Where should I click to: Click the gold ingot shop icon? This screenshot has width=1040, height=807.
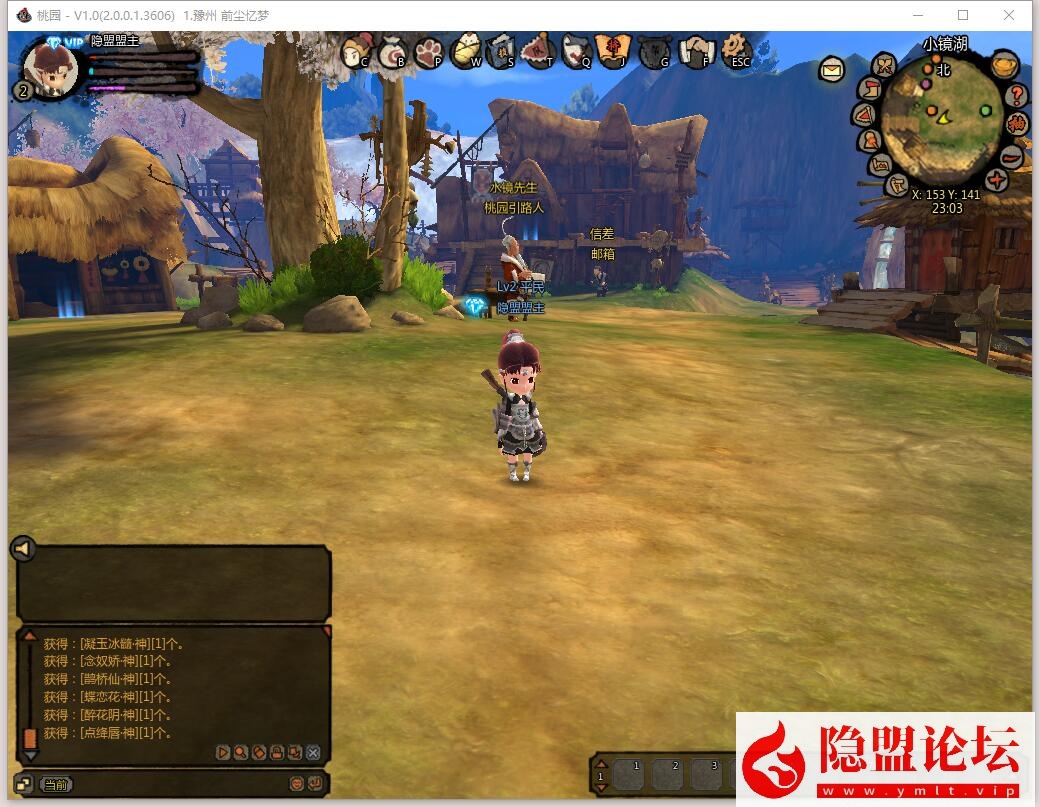(1005, 66)
